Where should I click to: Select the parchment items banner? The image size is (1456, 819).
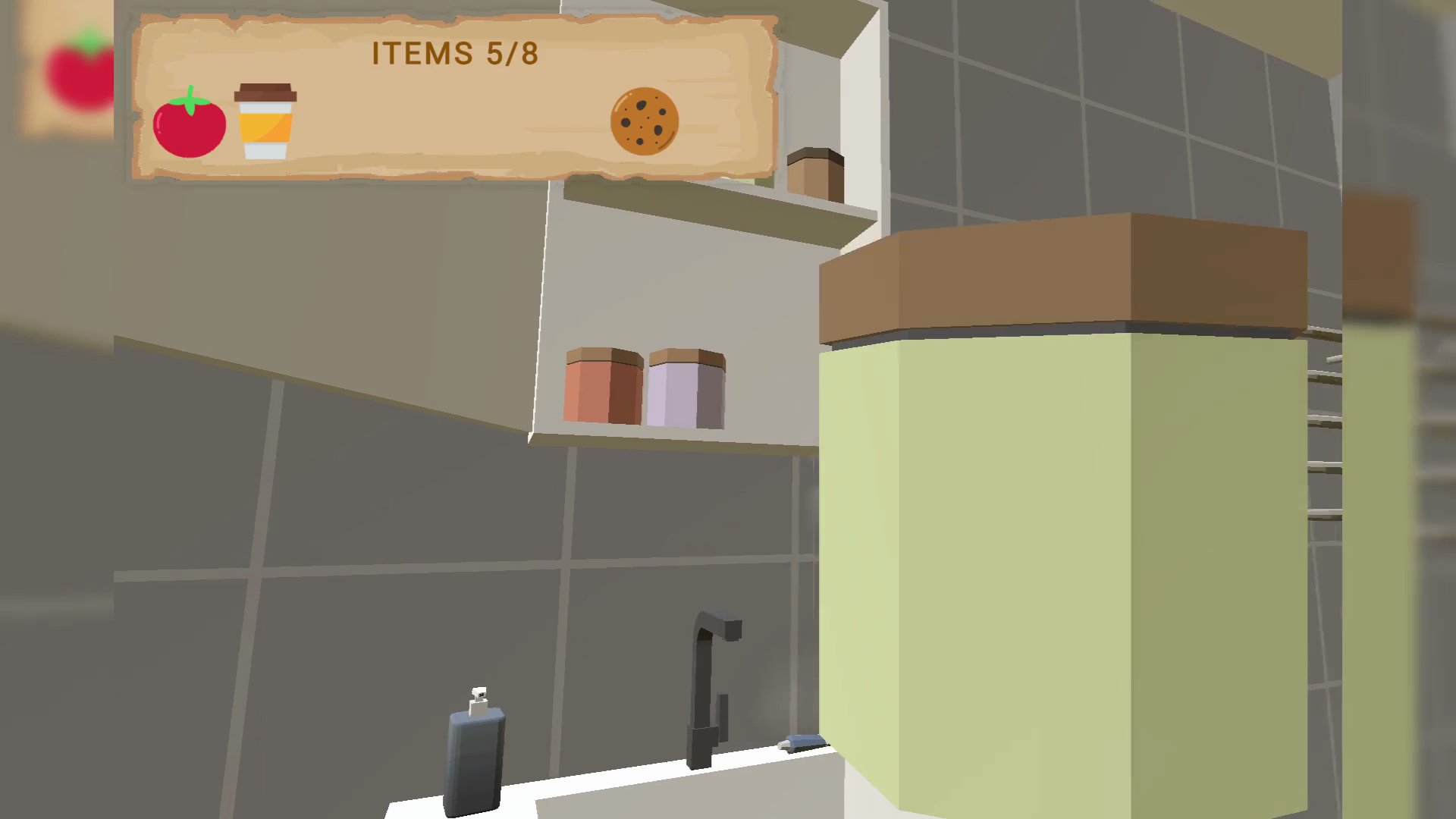pyautogui.click(x=455, y=99)
